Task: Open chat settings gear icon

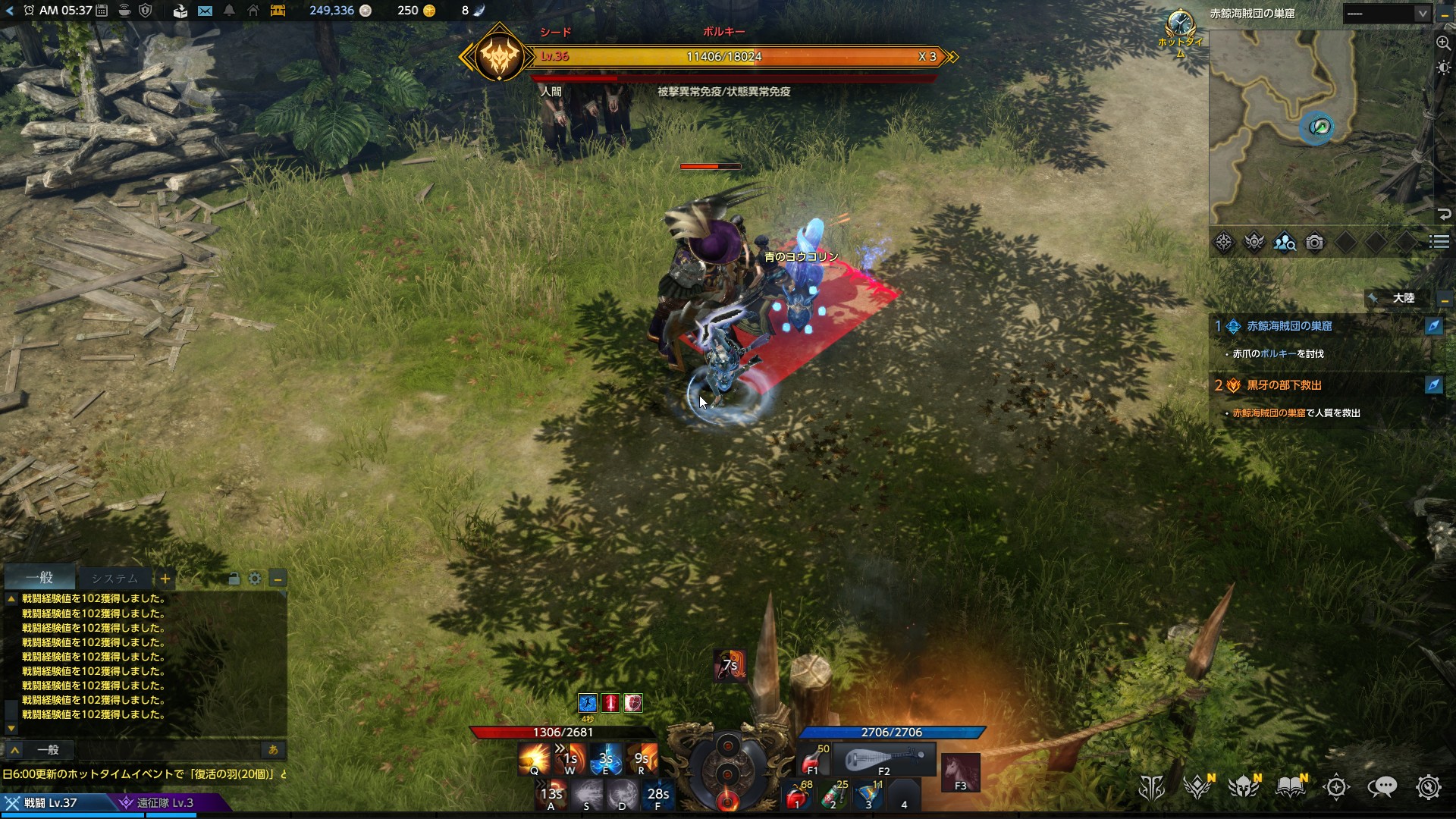Action: [255, 579]
